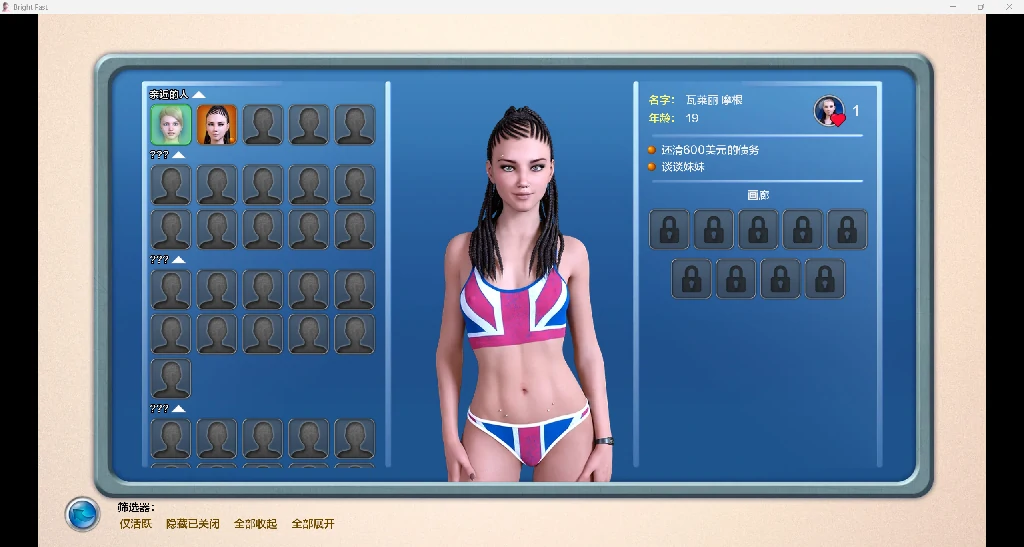Viewport: 1024px width, 547px height.
Task: Select the blonde character portrait
Action: pos(171,125)
